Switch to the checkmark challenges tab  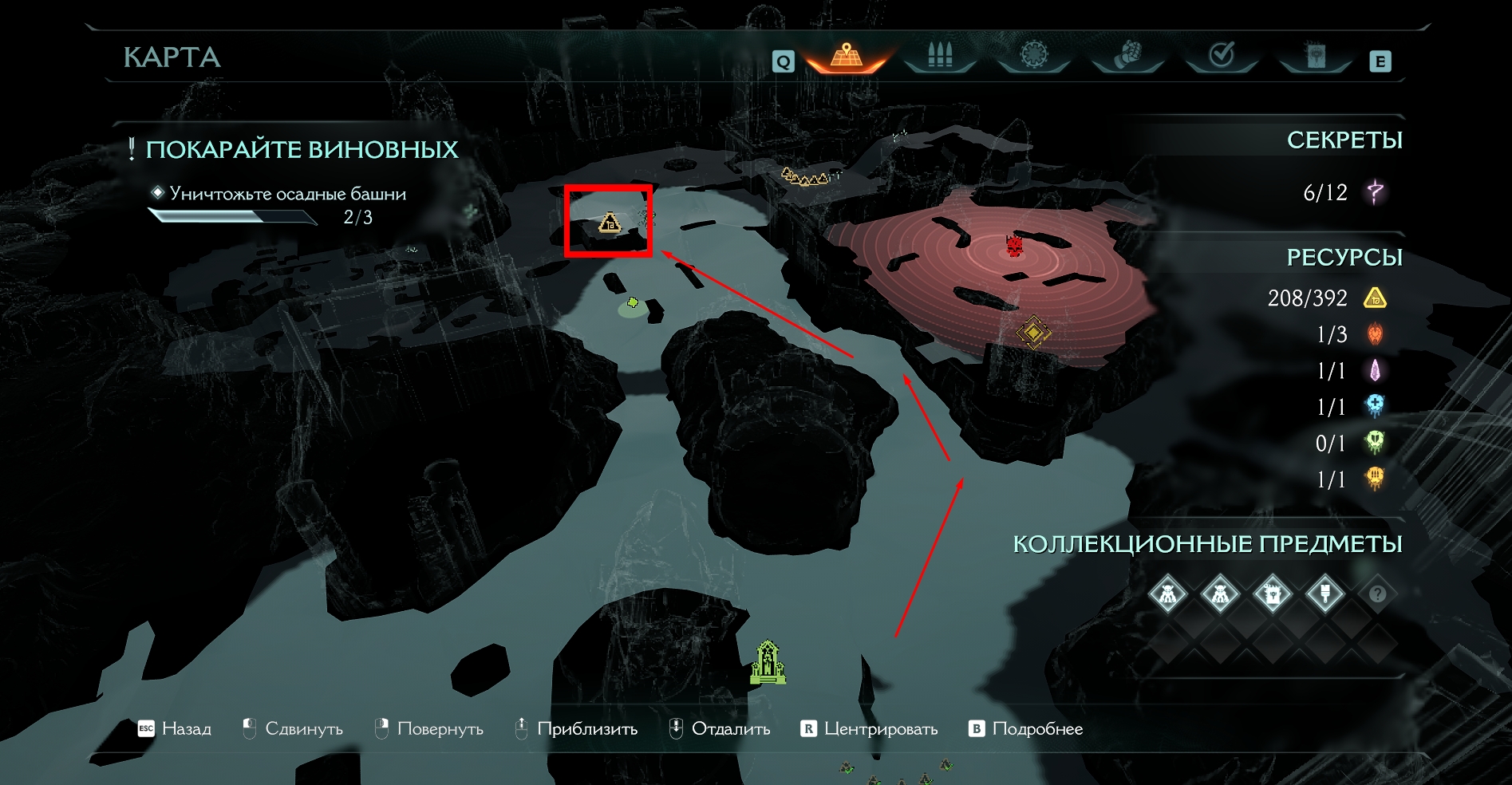[x=1221, y=56]
